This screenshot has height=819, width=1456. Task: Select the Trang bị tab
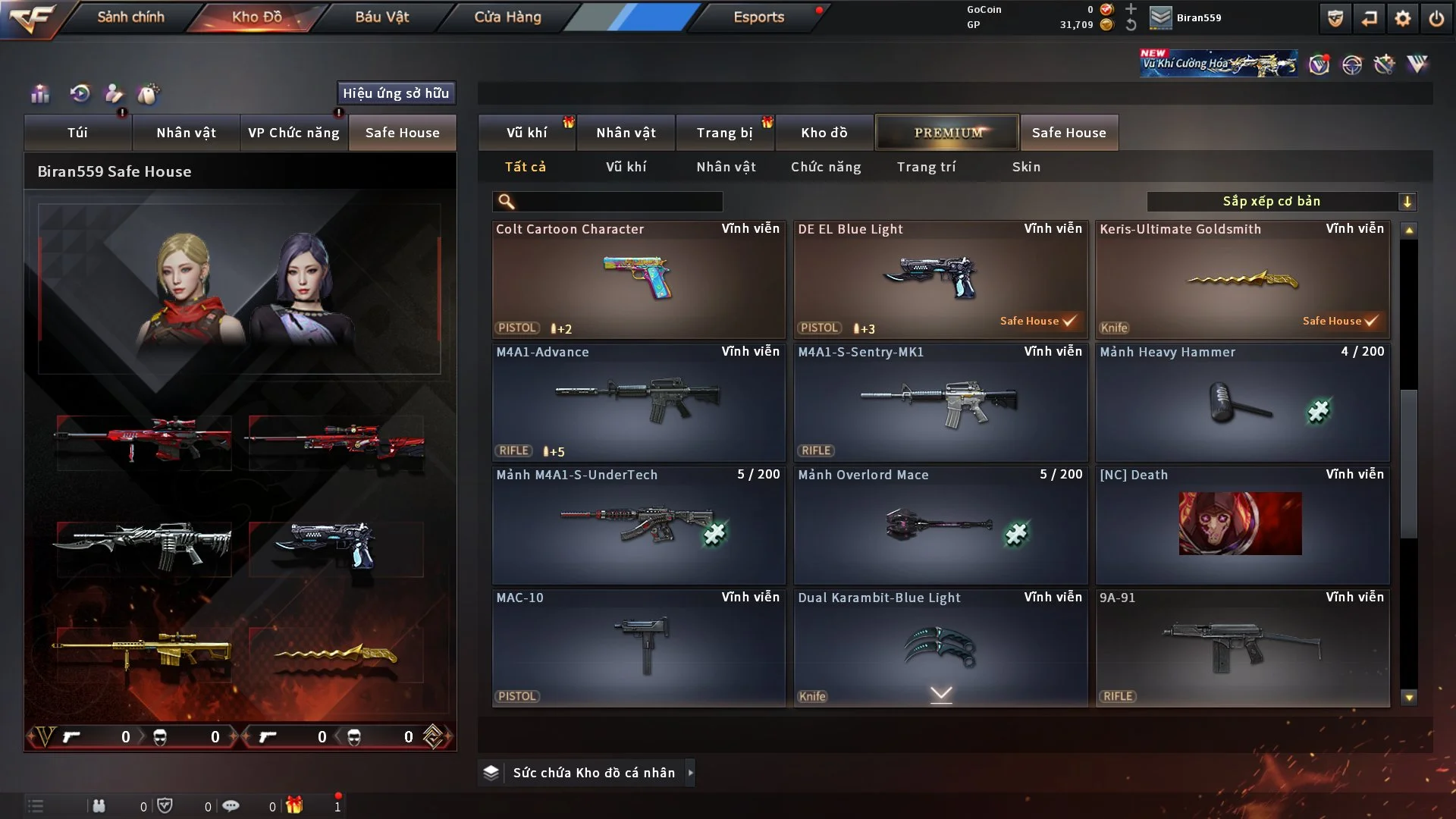(724, 133)
